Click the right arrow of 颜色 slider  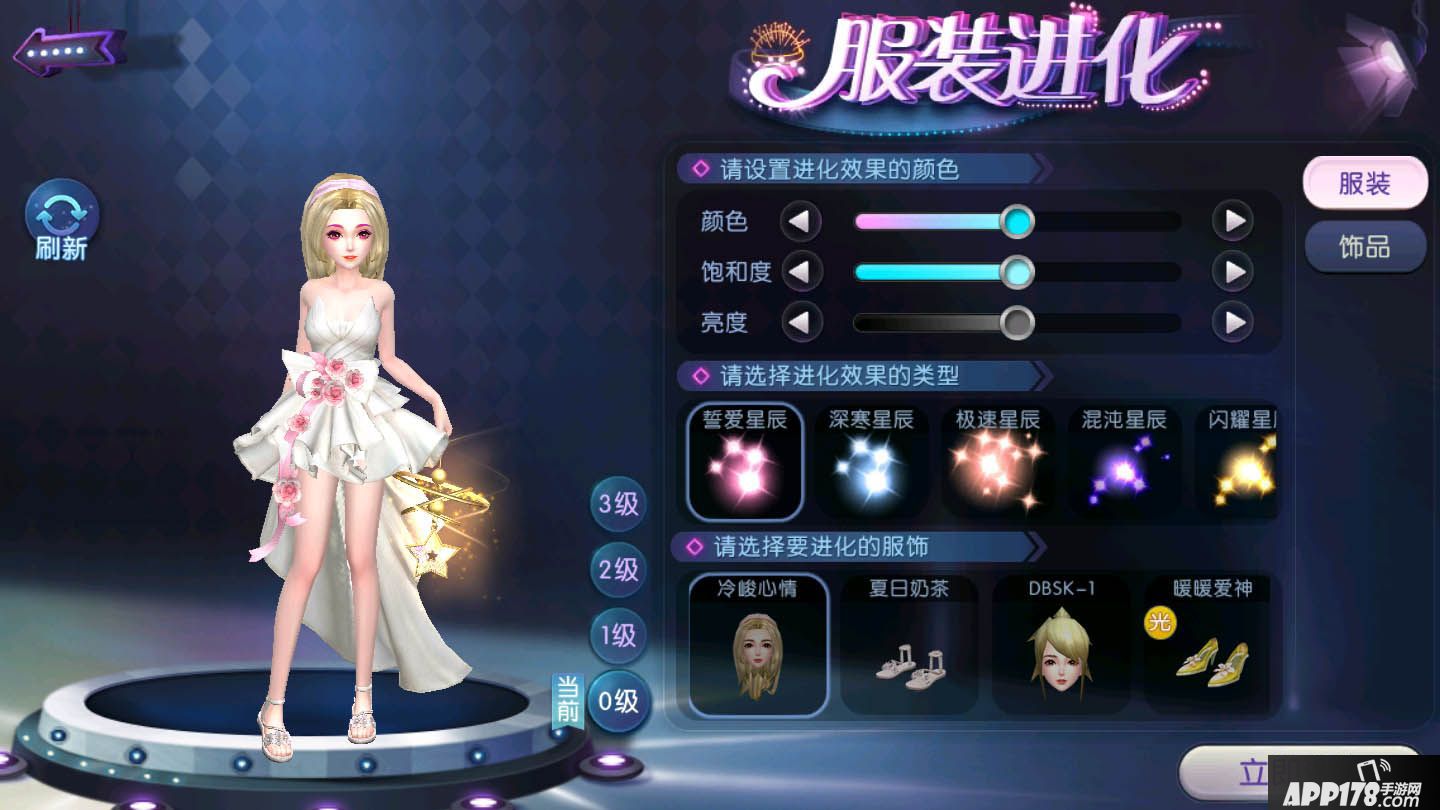pyautogui.click(x=1232, y=221)
